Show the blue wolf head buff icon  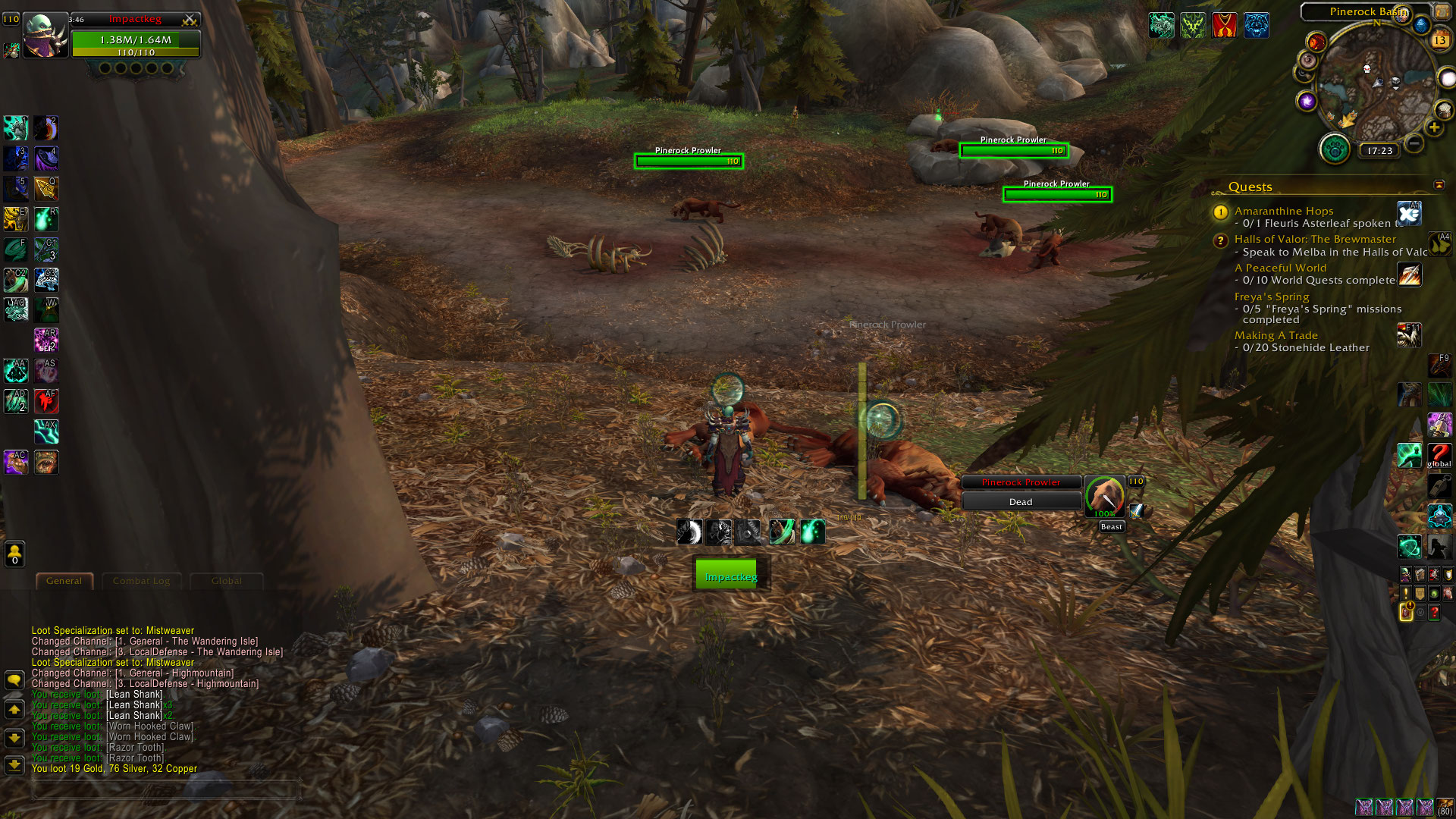coord(1256,25)
